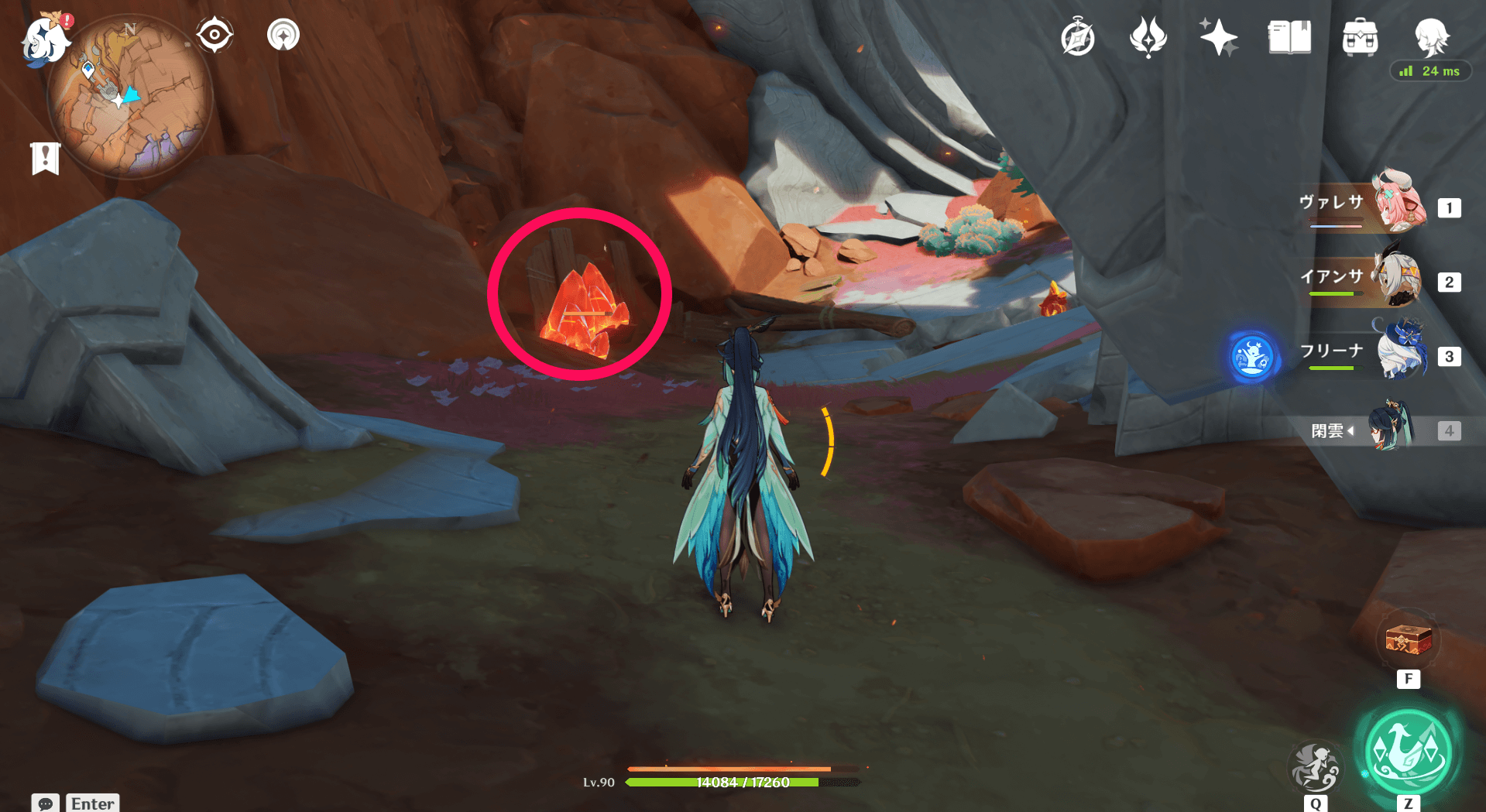Open the adventurer handbook book icon
The image size is (1486, 812).
coord(1289,37)
